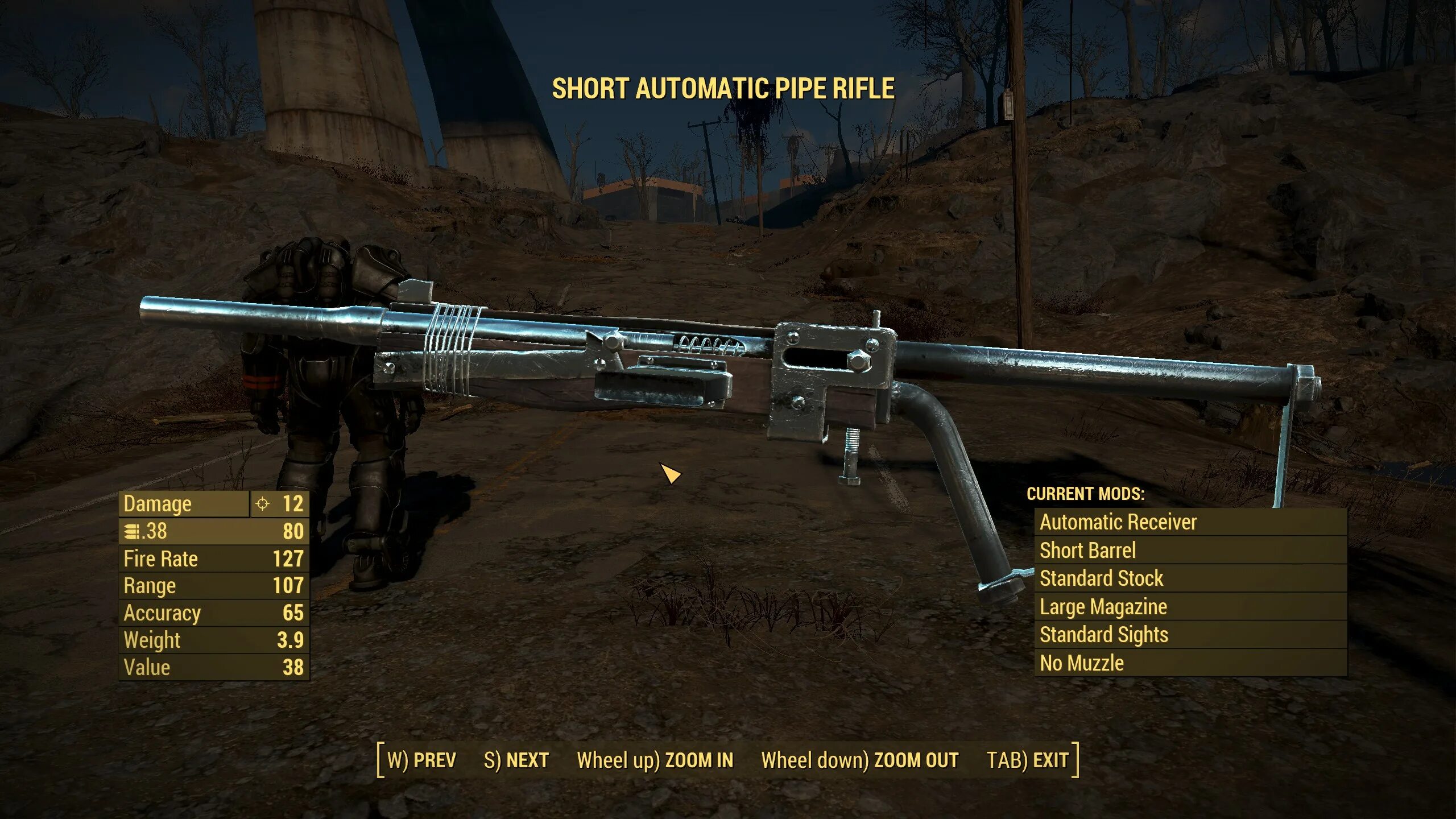1456x819 pixels.
Task: Click the ZOOM IN button
Action: (655, 760)
